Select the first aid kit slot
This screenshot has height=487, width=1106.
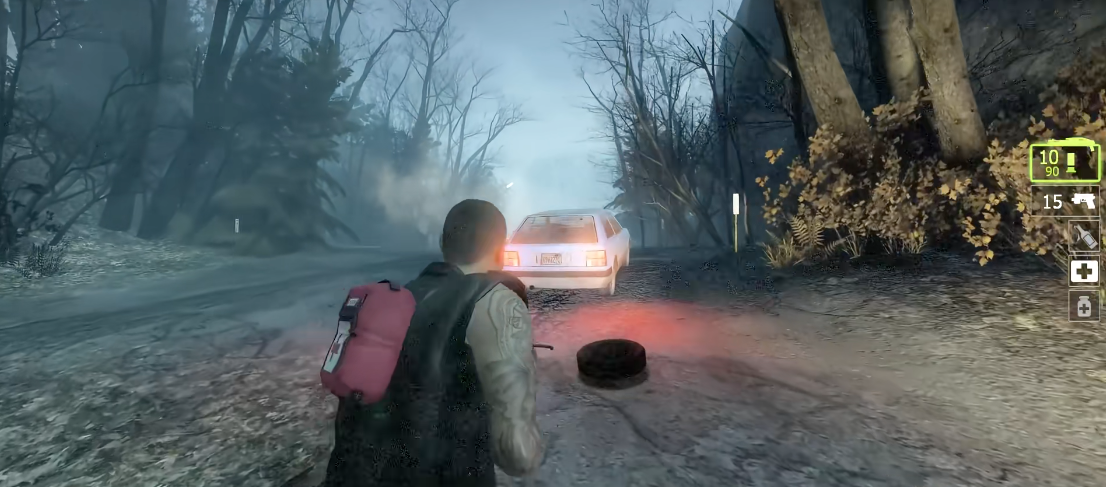[x=1084, y=271]
